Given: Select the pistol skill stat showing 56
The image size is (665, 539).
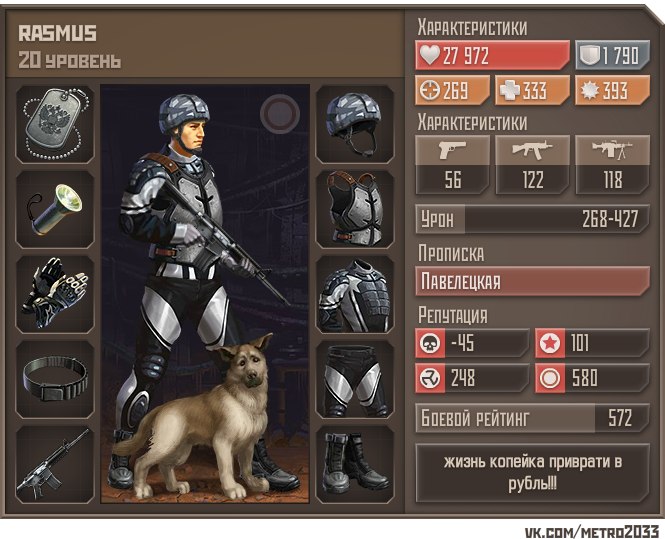Looking at the screenshot, I should click(x=453, y=165).
